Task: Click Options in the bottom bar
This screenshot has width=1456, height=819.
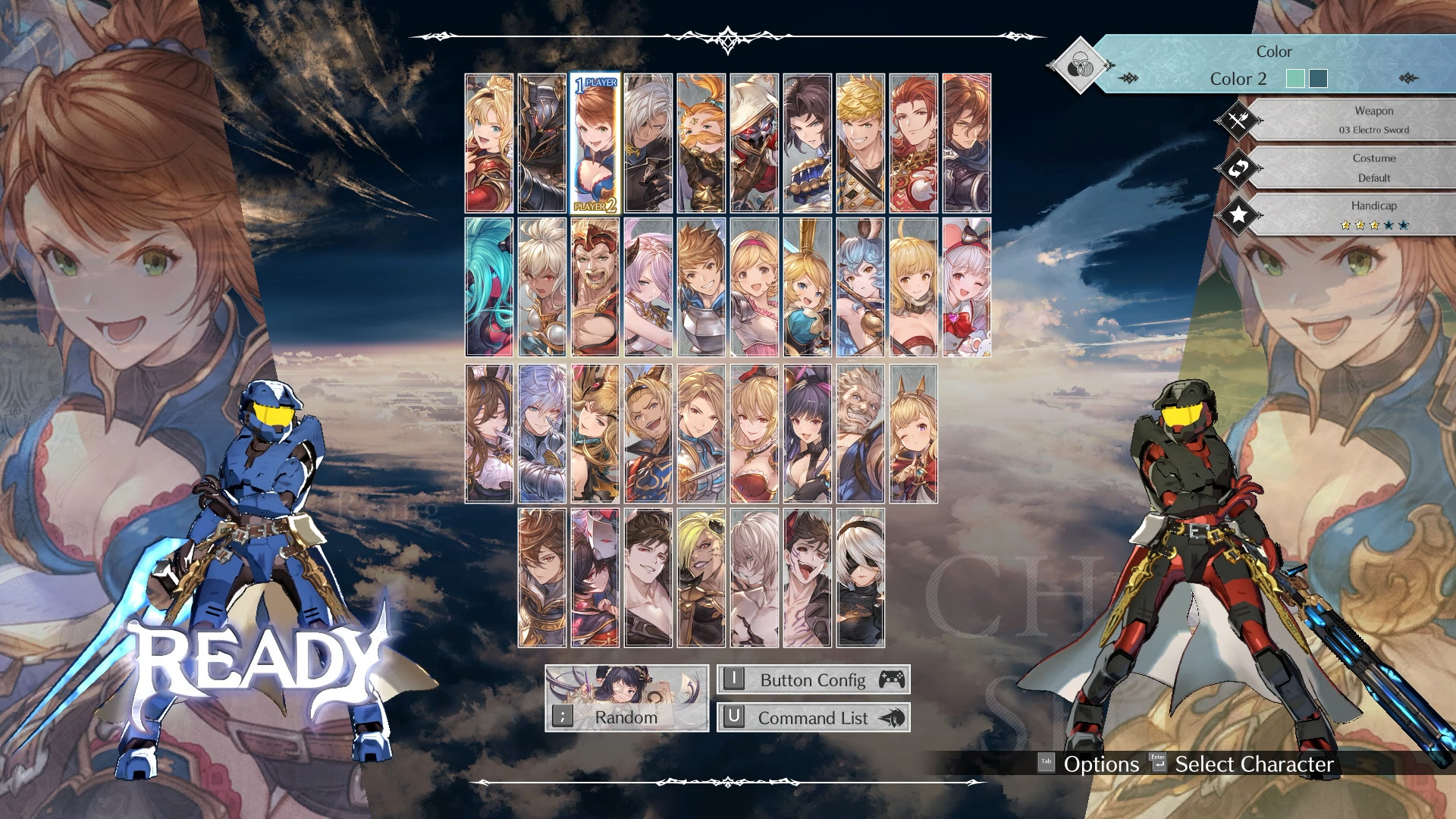Action: (1101, 764)
